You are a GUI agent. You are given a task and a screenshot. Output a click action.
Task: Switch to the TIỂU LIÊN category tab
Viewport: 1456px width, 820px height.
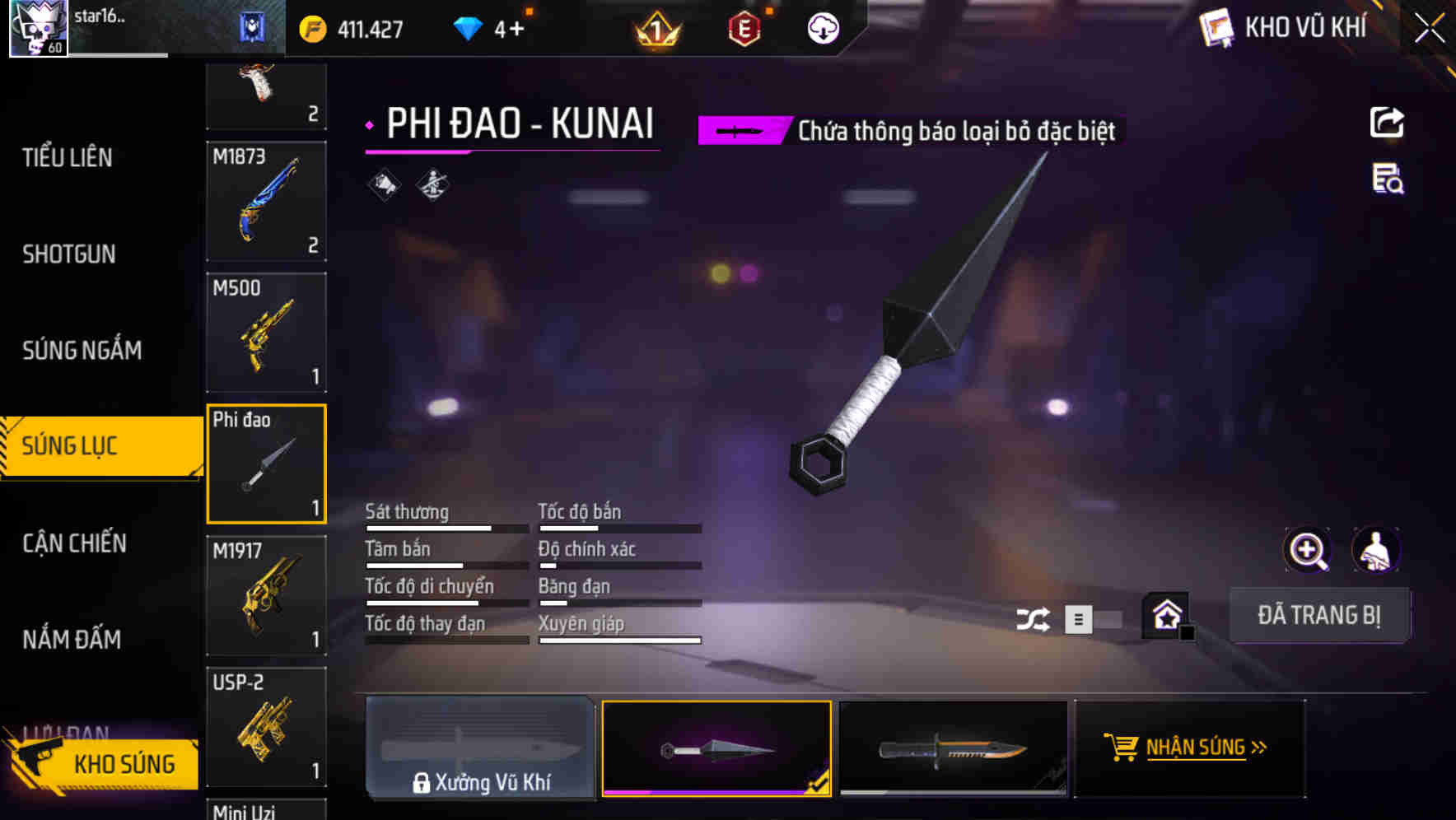pyautogui.click(x=68, y=158)
